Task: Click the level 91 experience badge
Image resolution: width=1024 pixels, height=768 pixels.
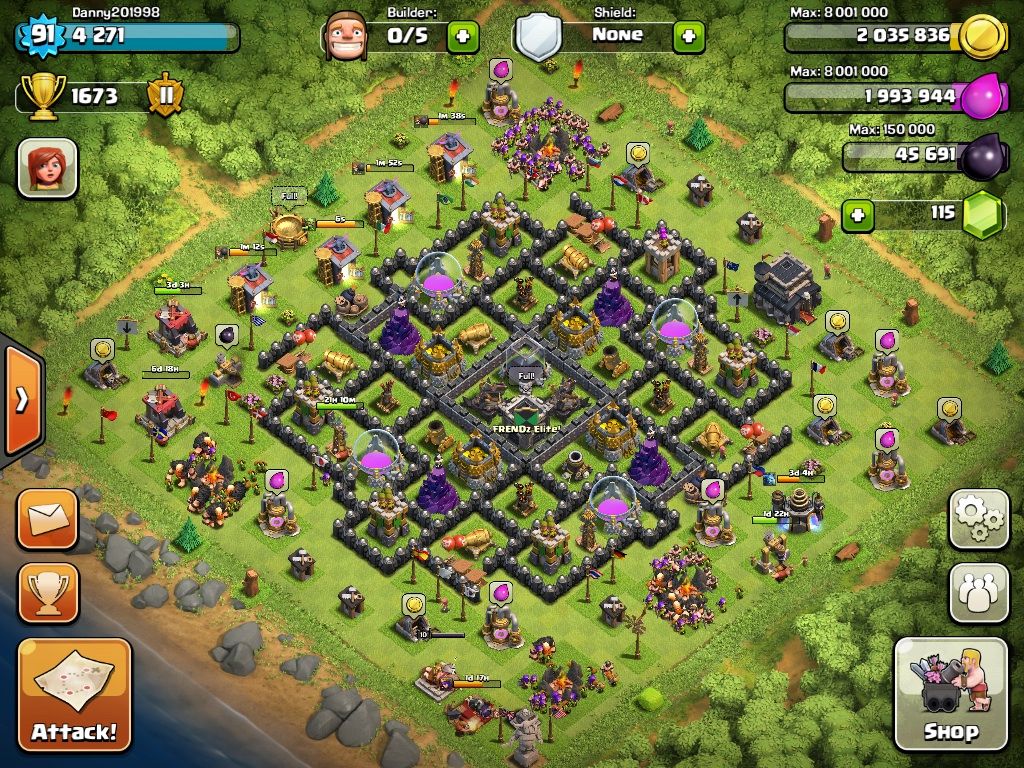Action: click(41, 36)
